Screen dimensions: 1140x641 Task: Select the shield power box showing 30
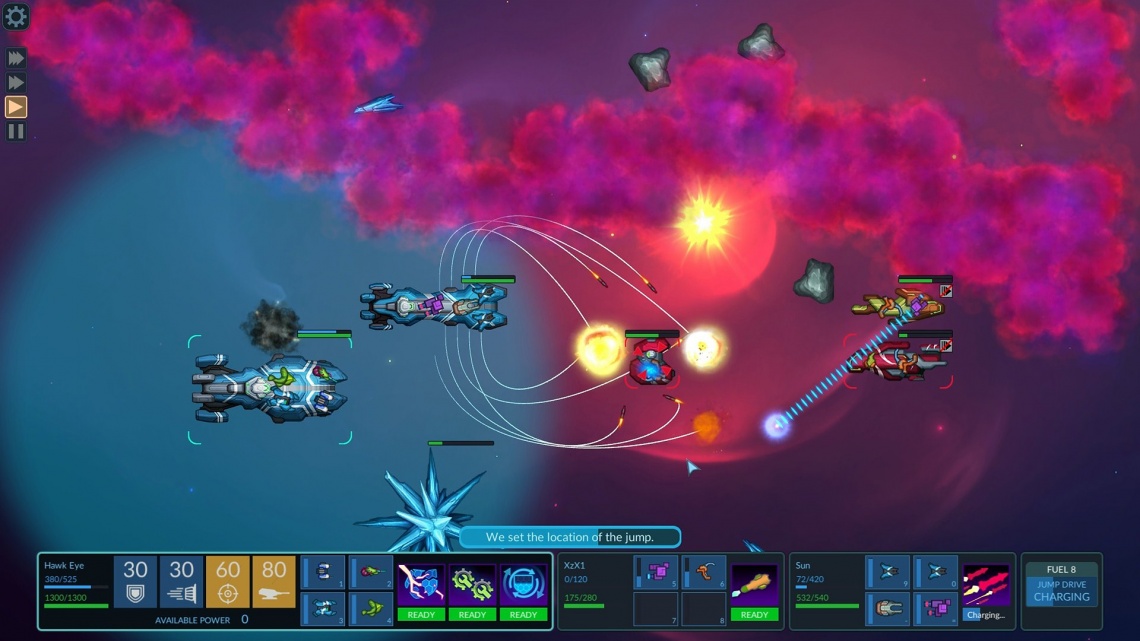(135, 581)
